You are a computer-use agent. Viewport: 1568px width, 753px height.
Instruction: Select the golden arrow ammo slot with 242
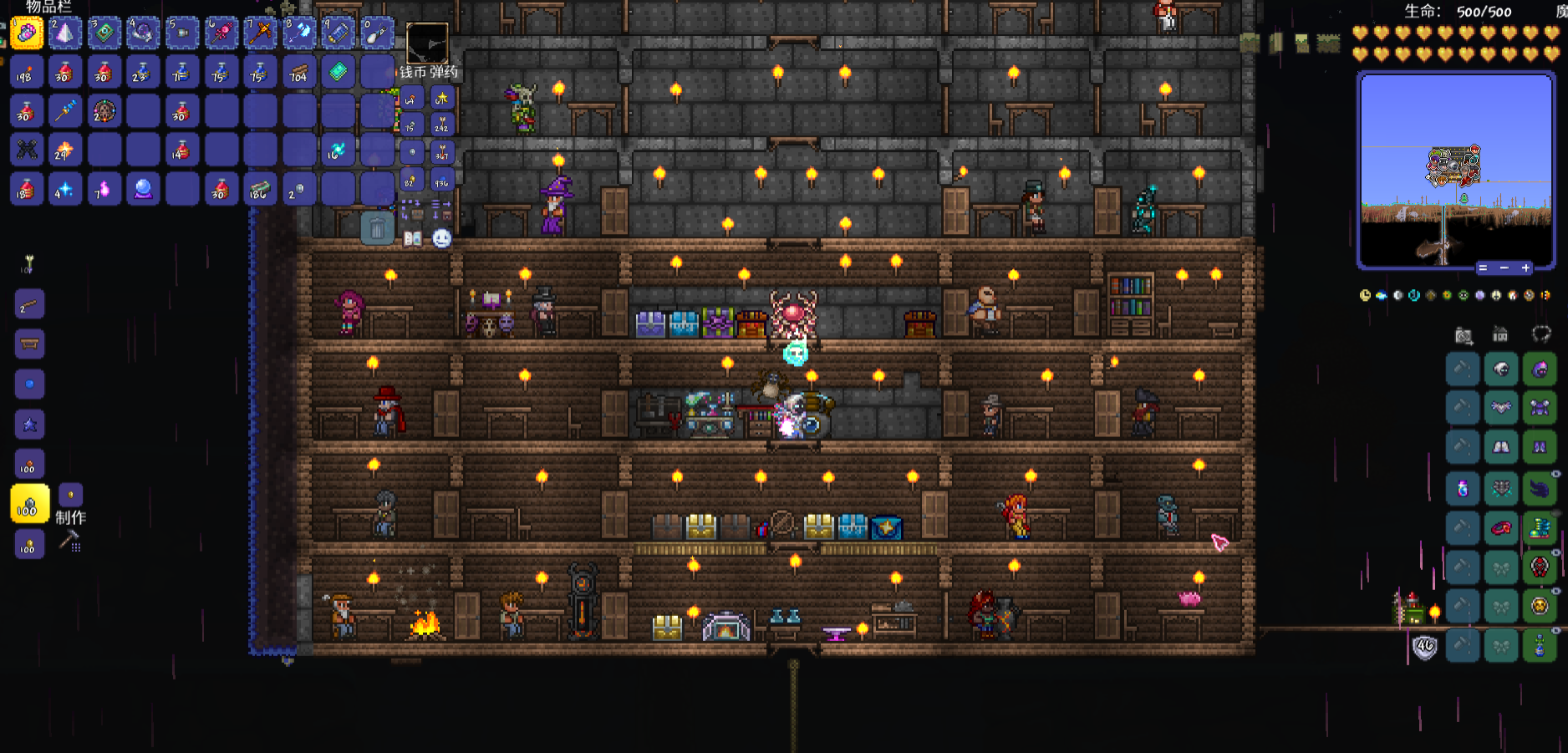pos(441,125)
